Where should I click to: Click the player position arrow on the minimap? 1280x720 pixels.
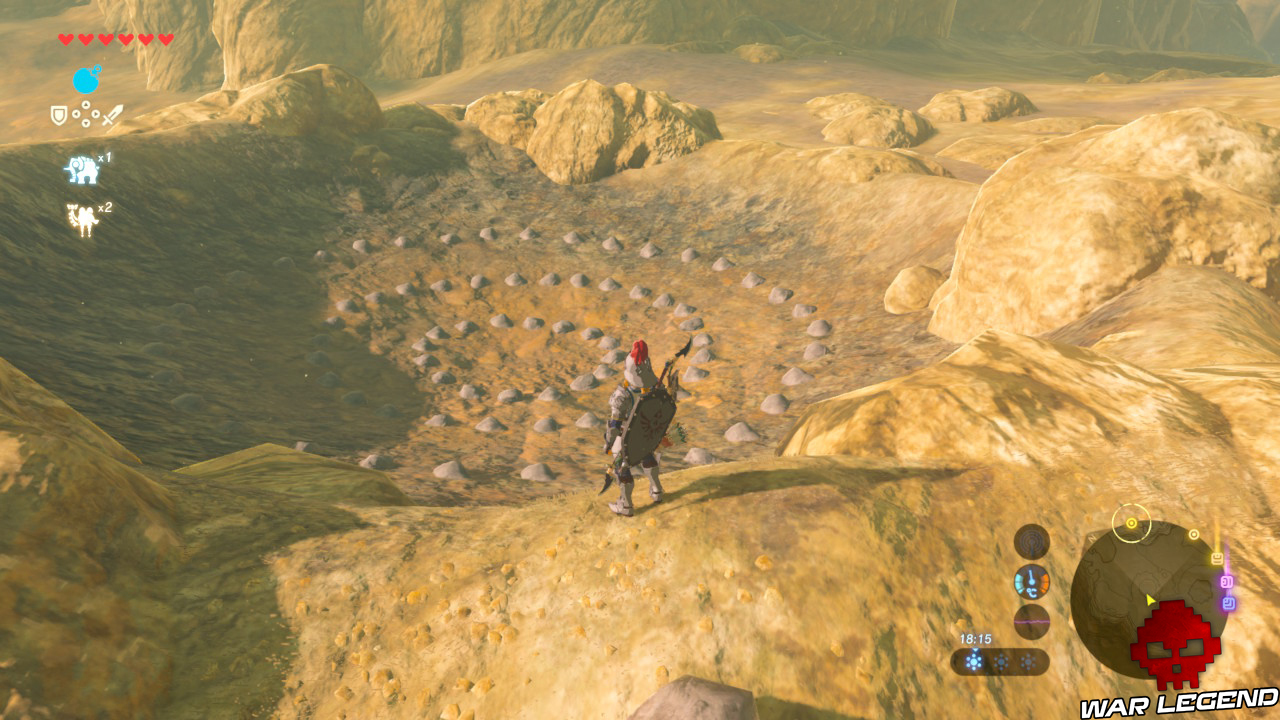point(1149,599)
